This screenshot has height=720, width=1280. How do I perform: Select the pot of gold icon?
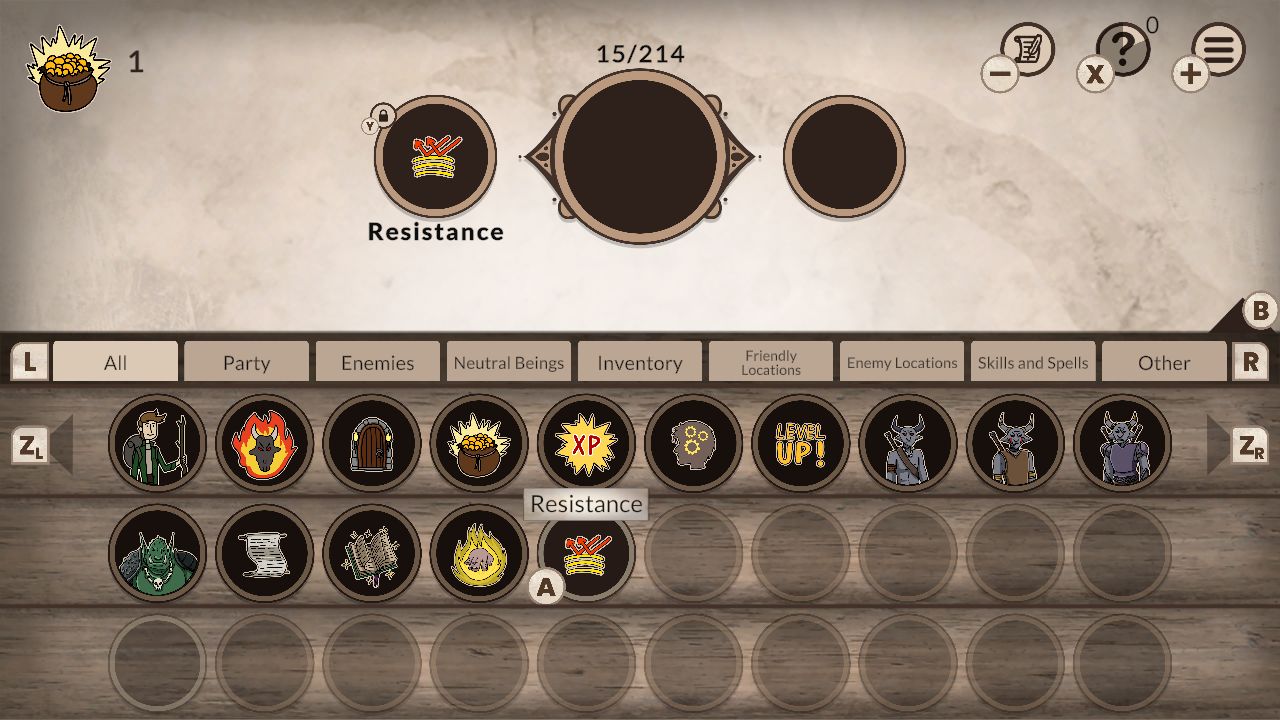click(479, 443)
